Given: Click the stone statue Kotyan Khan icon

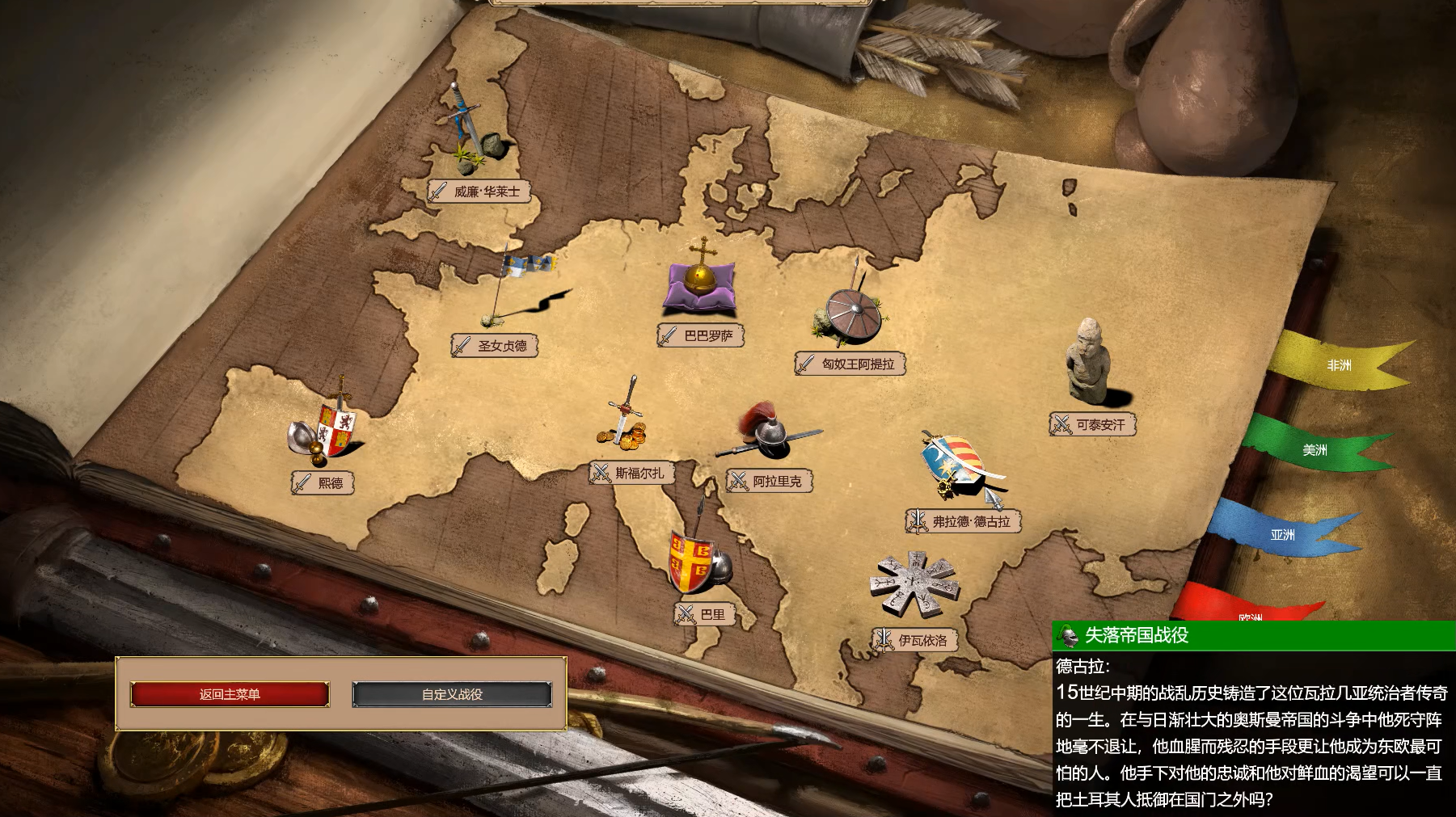Looking at the screenshot, I should coord(1087,361).
